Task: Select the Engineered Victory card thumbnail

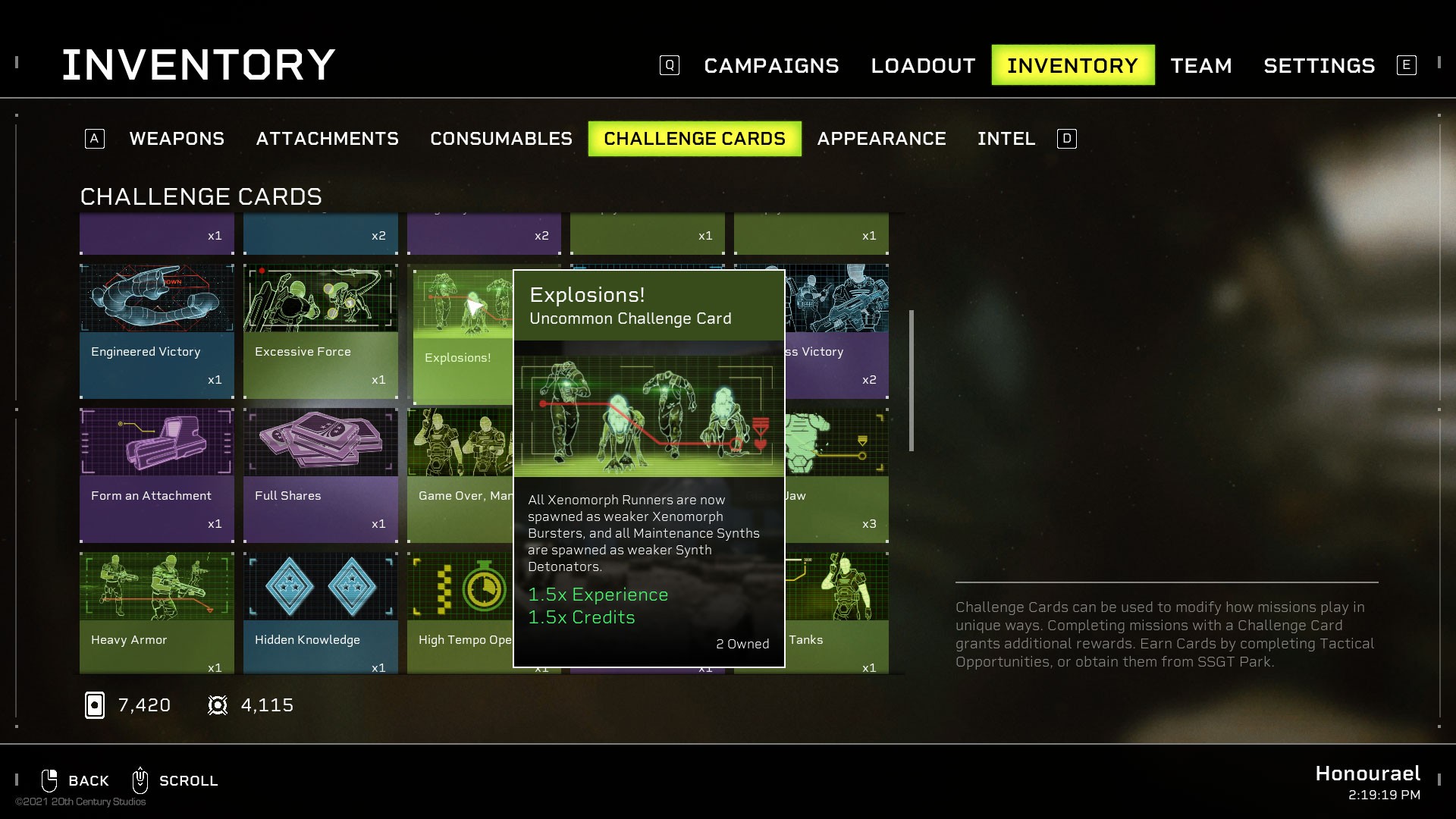Action: pyautogui.click(x=156, y=298)
